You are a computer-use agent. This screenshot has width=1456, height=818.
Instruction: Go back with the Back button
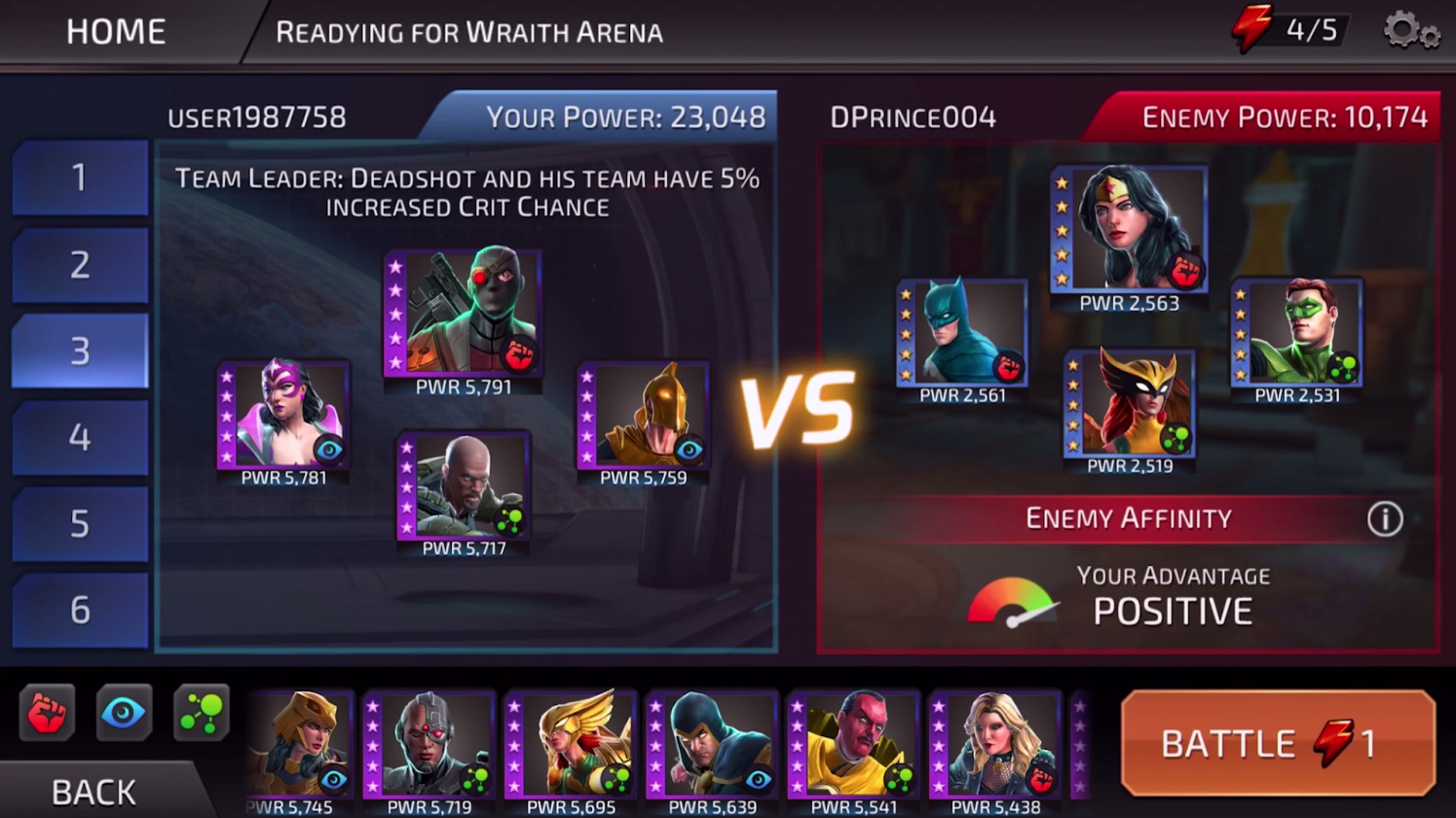(93, 791)
